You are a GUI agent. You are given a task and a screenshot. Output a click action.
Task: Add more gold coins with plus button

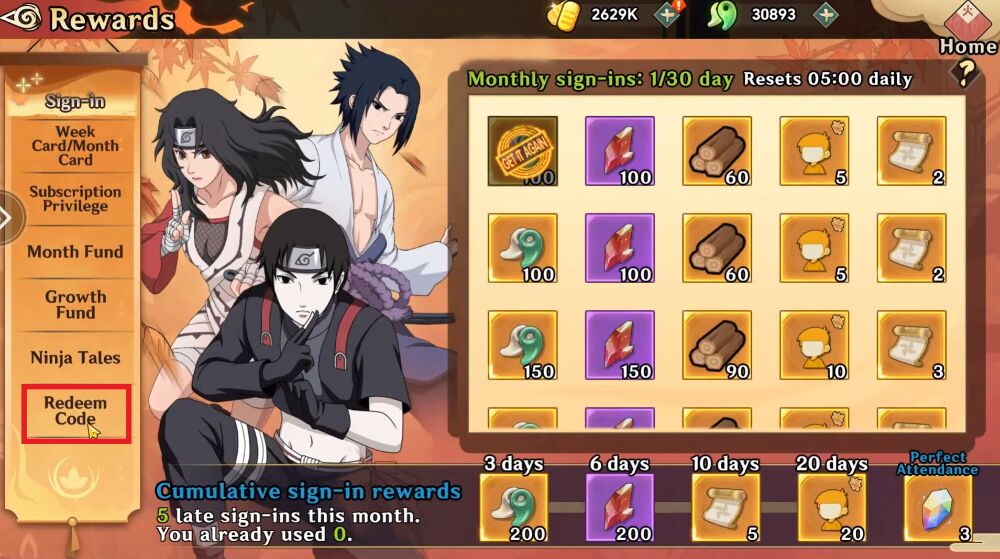tap(668, 15)
